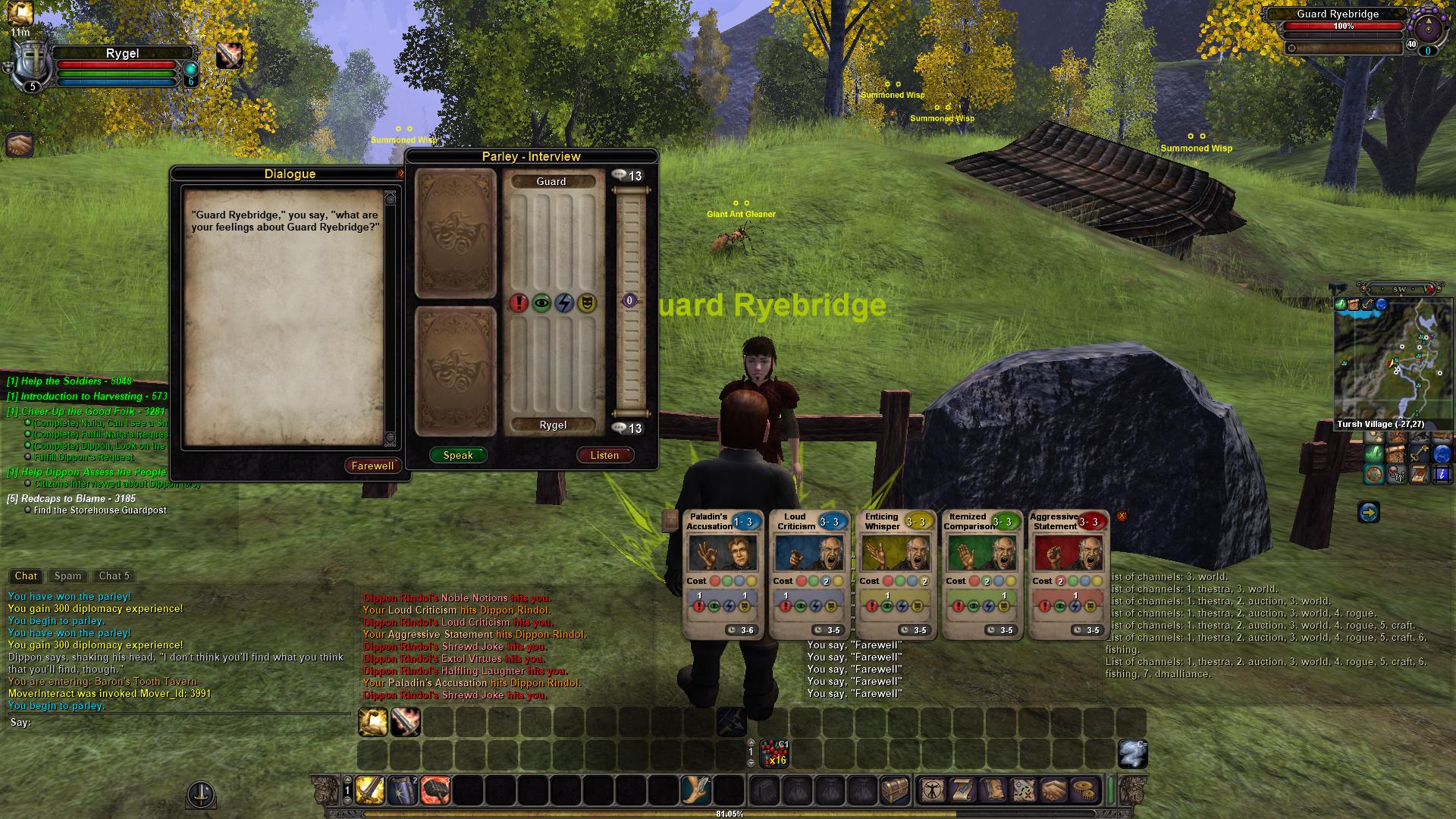Viewport: 1456px width, 819px height.
Task: Click the Speak button in Parley
Action: click(458, 455)
